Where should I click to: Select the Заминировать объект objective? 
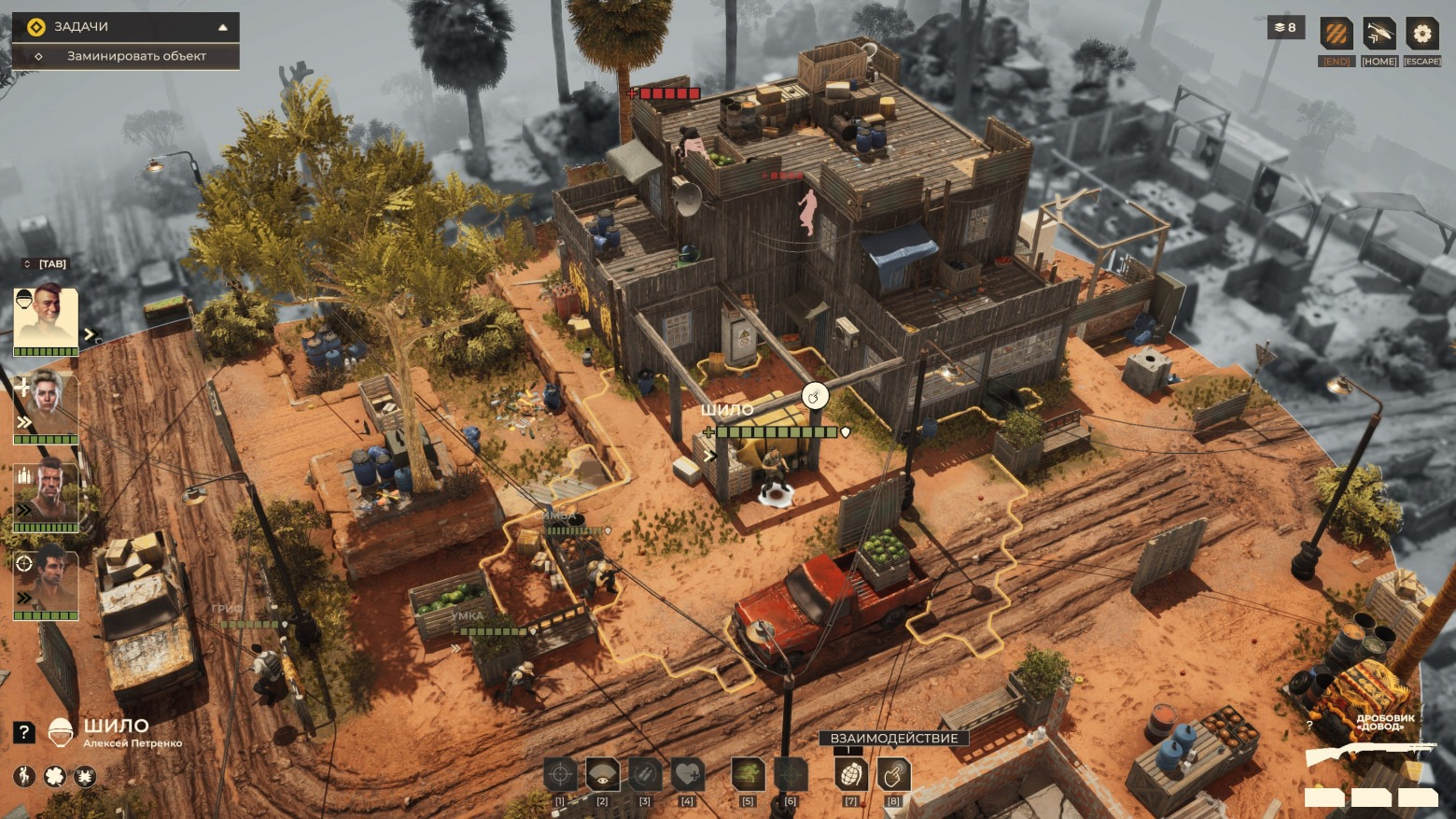[136, 56]
